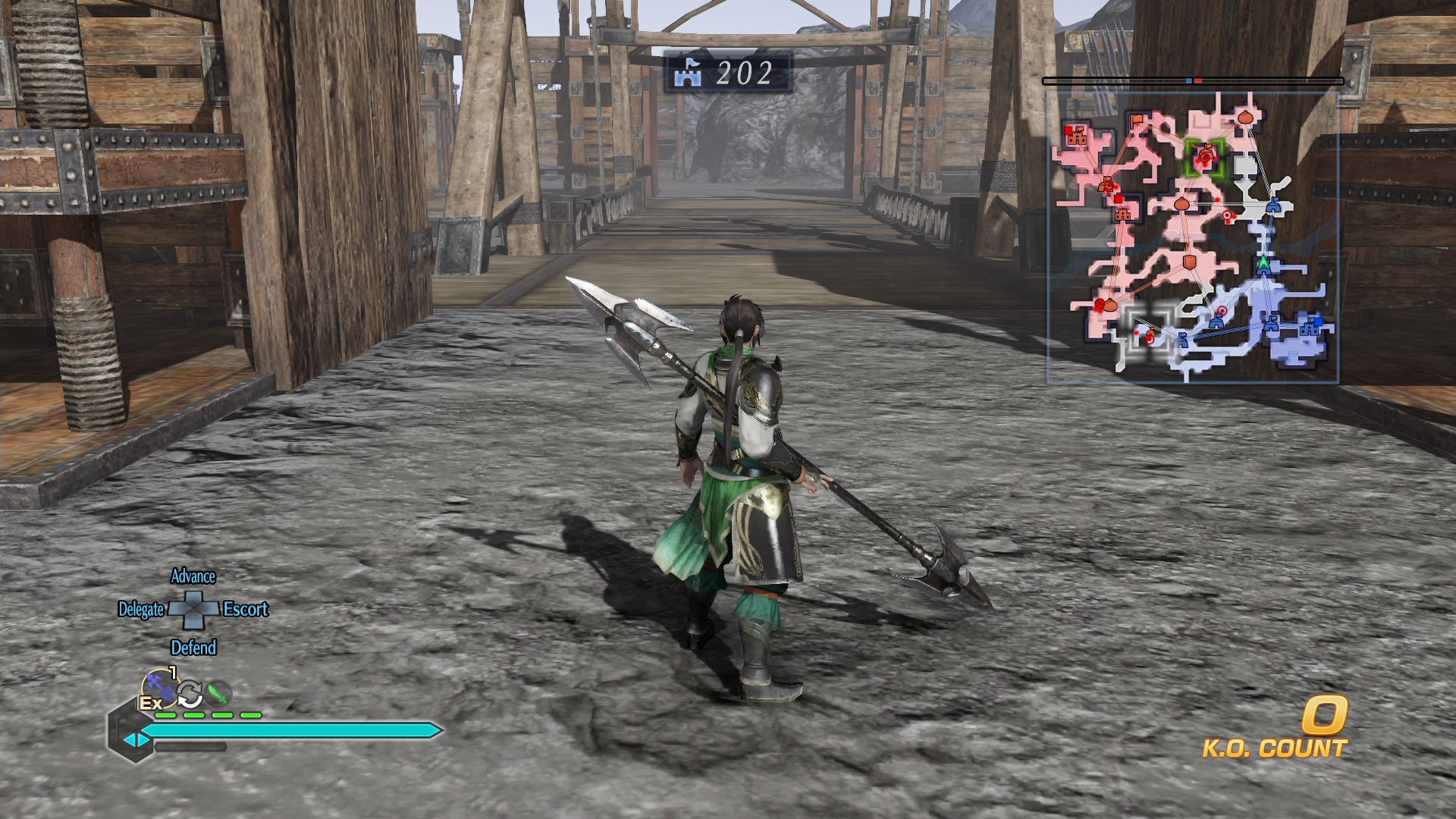The height and width of the screenshot is (819, 1456).
Task: Click the green player arrow on minimap
Action: [x=1263, y=265]
